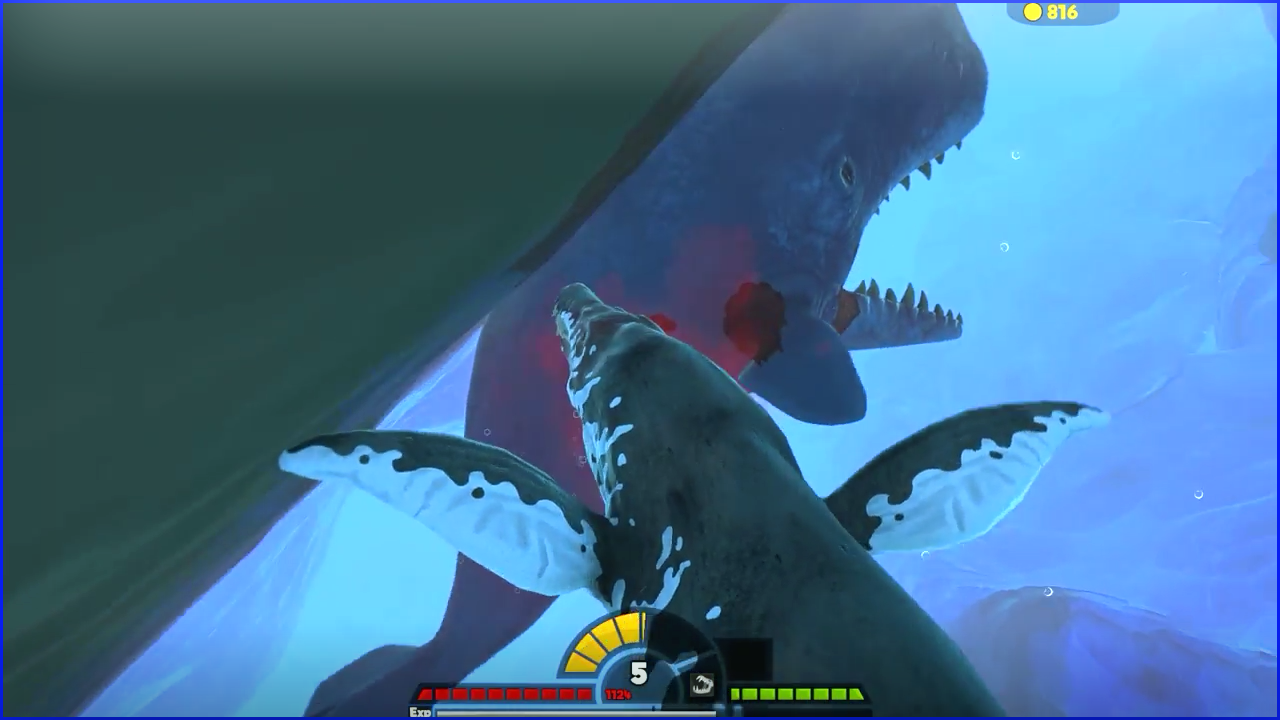The image size is (1280, 720).
Task: Select the shark jaw bite icon
Action: point(701,684)
